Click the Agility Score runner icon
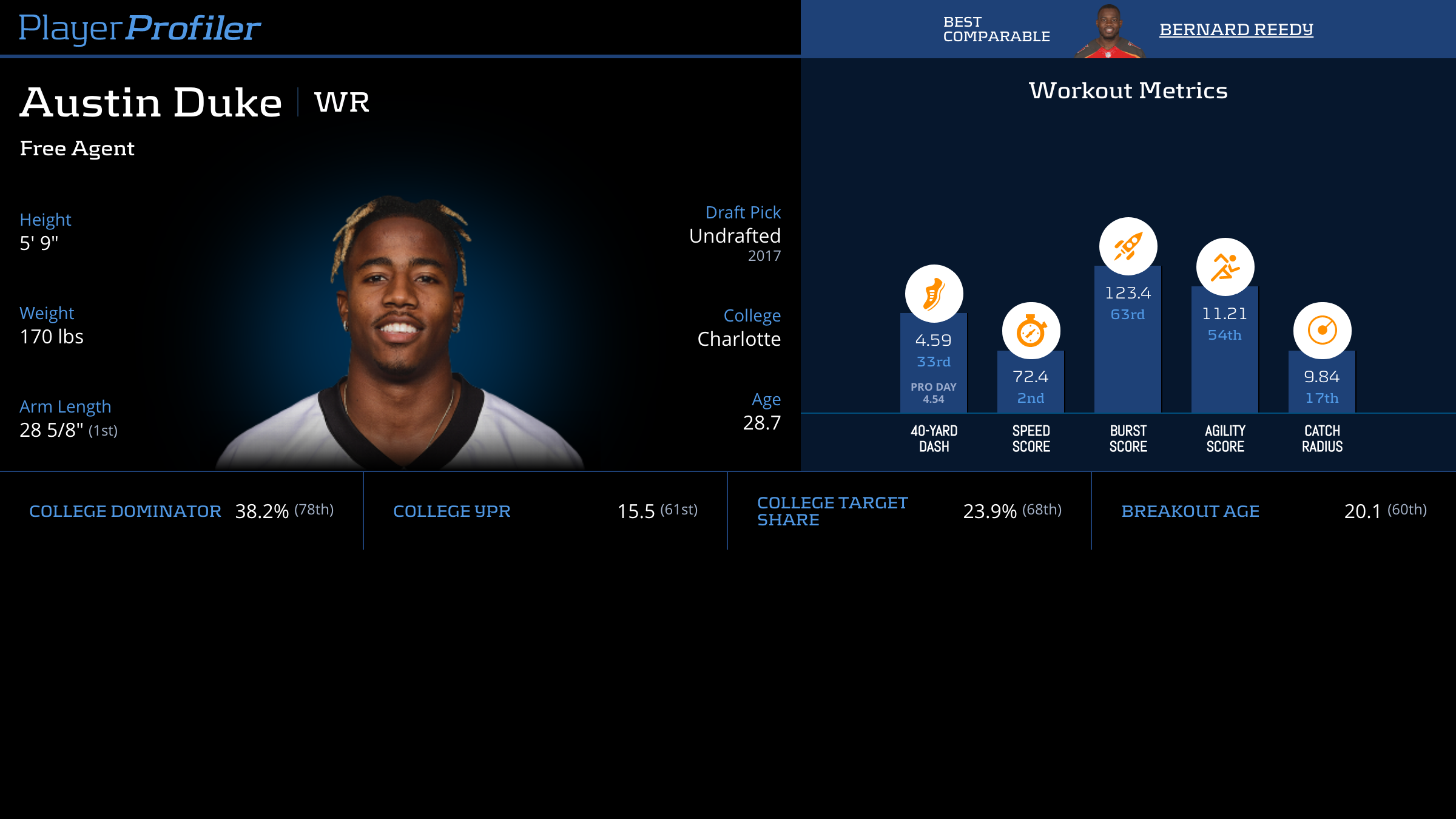Image resolution: width=1456 pixels, height=819 pixels. click(x=1225, y=267)
